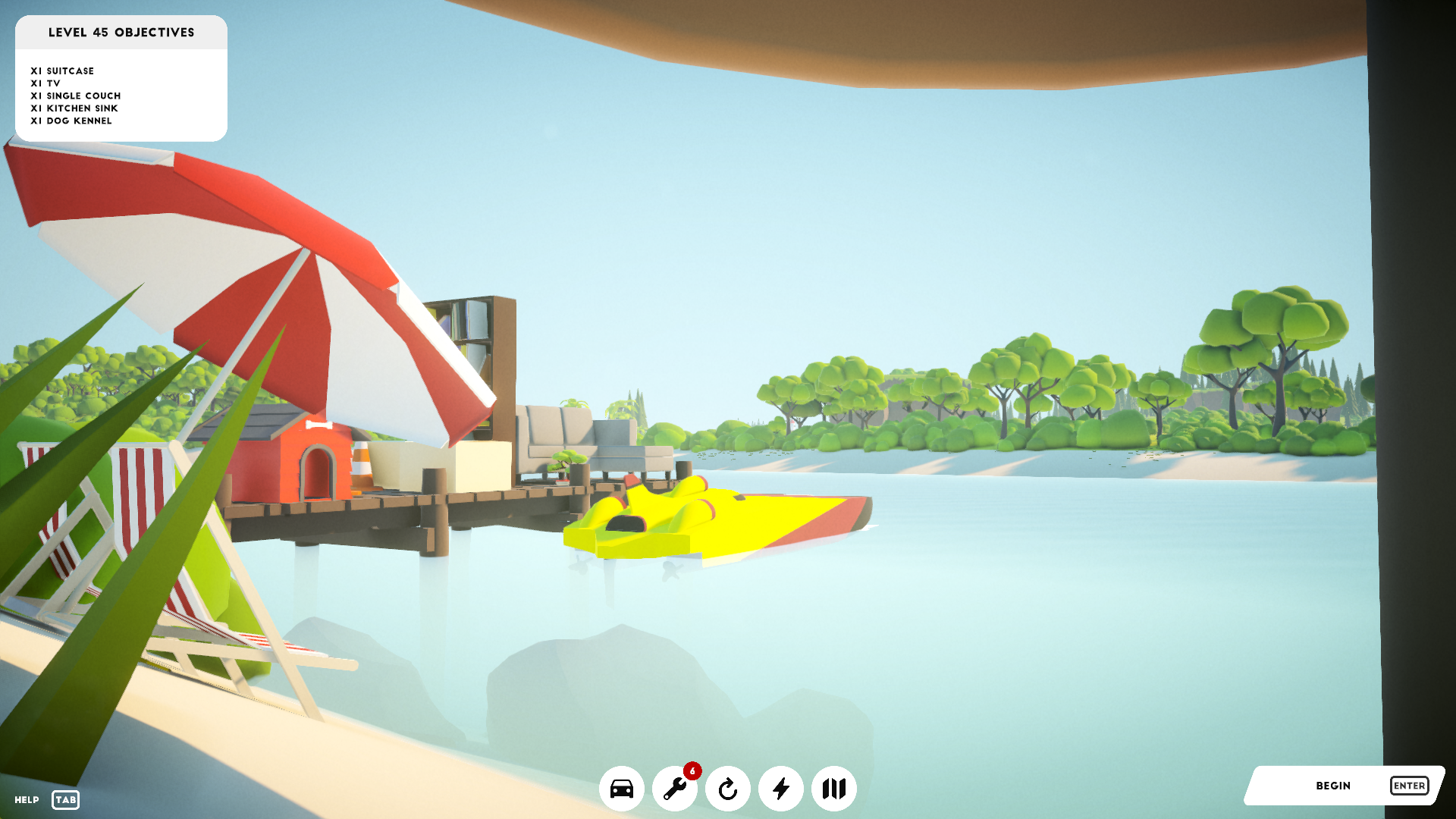The image size is (1456, 819).
Task: Open the wrench upgrades button
Action: (674, 789)
